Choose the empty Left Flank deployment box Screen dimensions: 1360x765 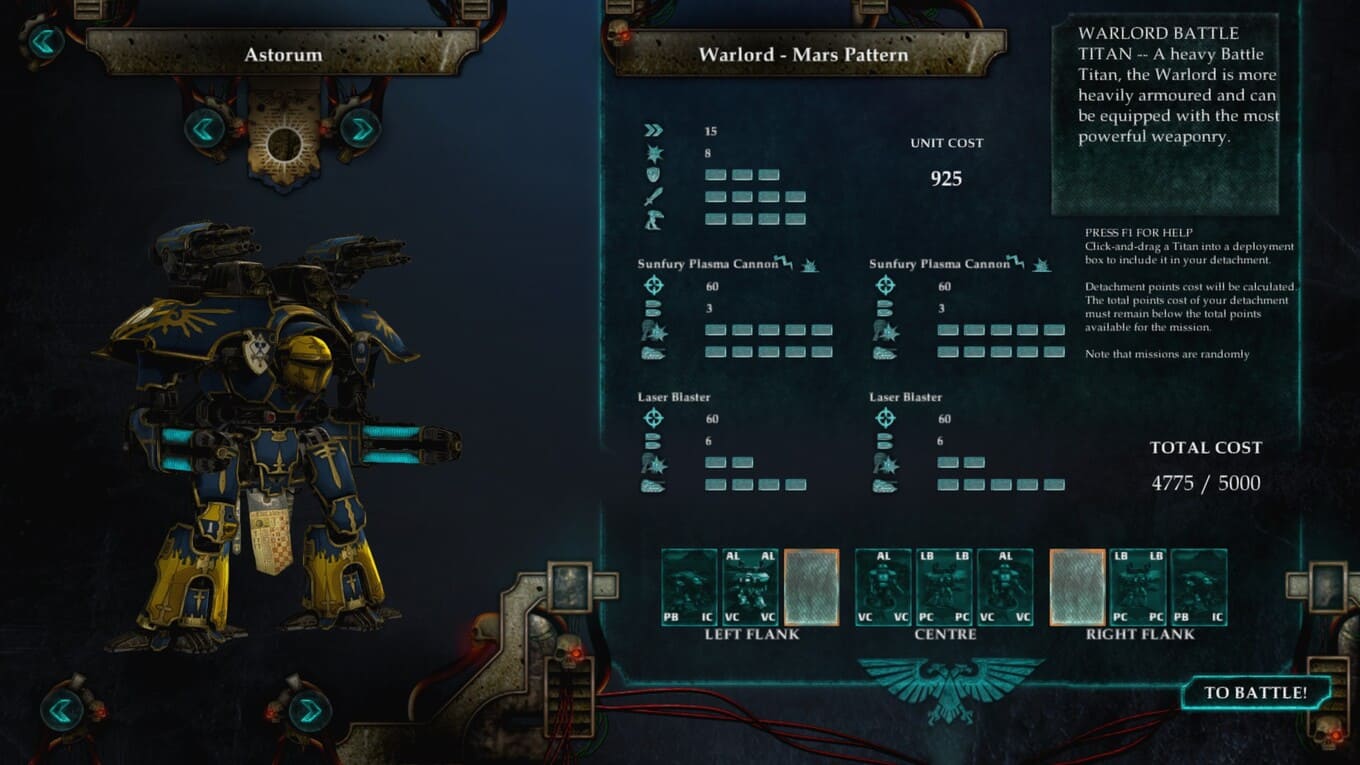[811, 587]
